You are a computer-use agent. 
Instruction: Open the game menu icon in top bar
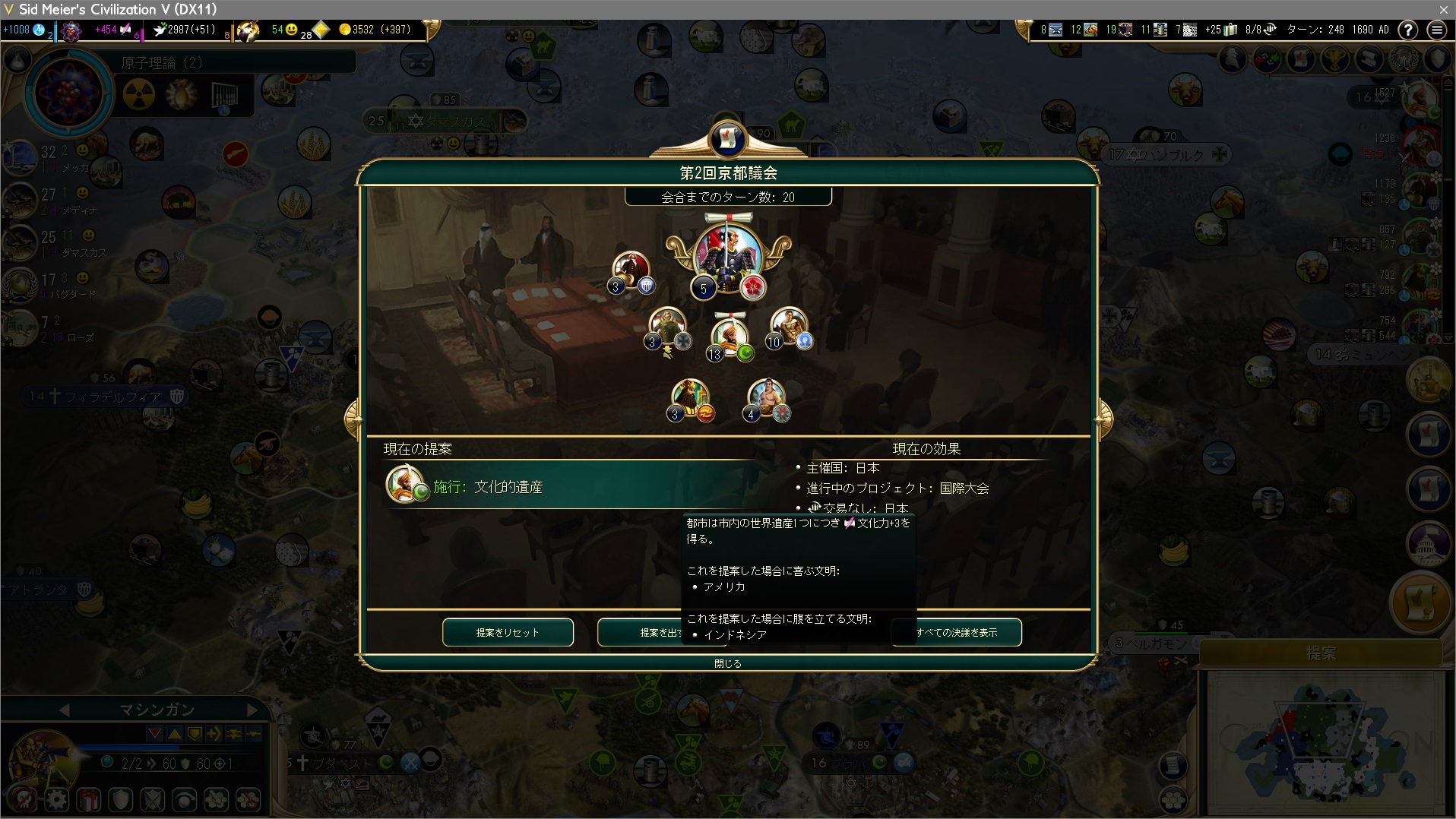[x=1436, y=30]
